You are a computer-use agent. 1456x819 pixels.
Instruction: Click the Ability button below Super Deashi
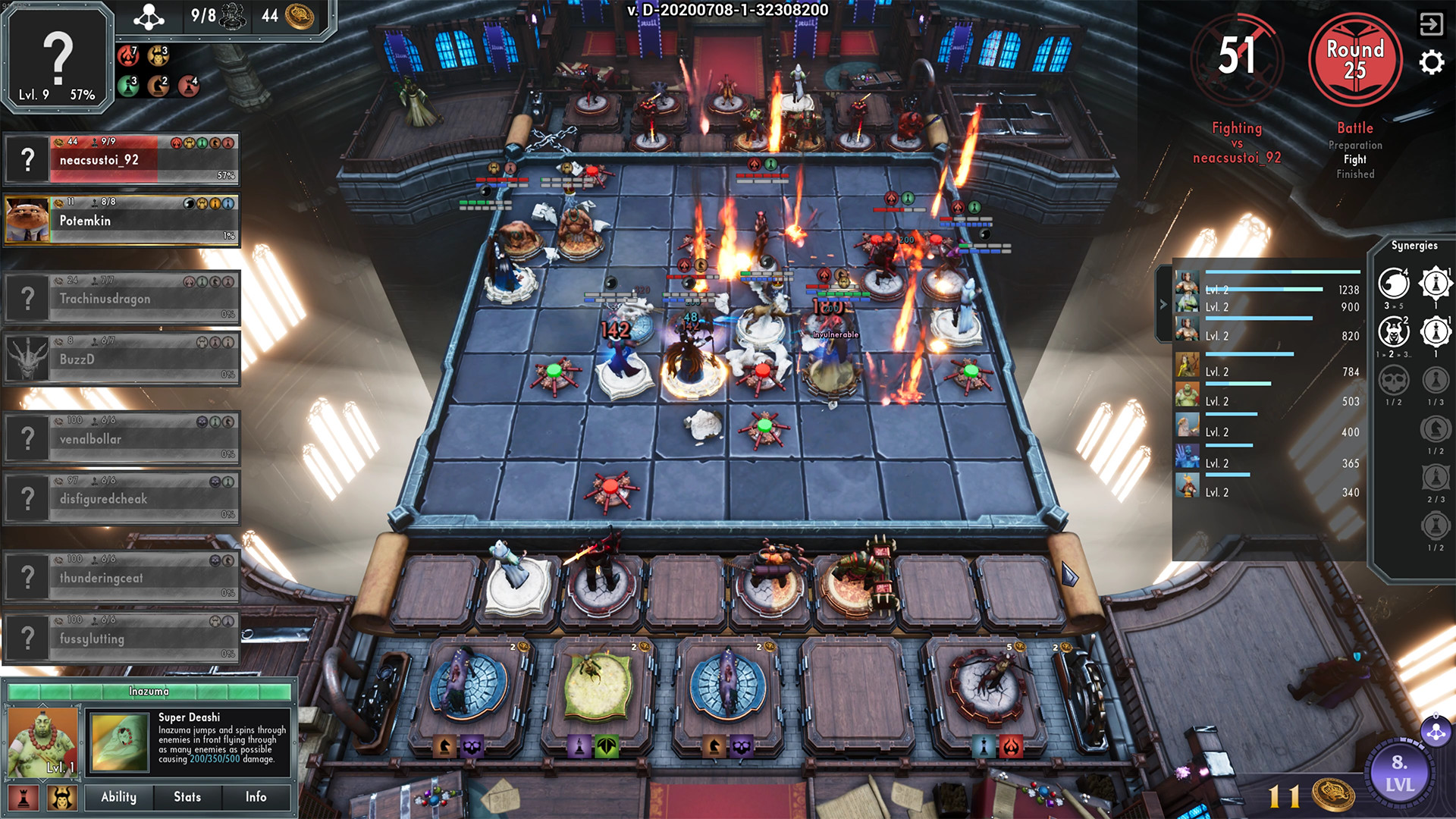tap(118, 797)
